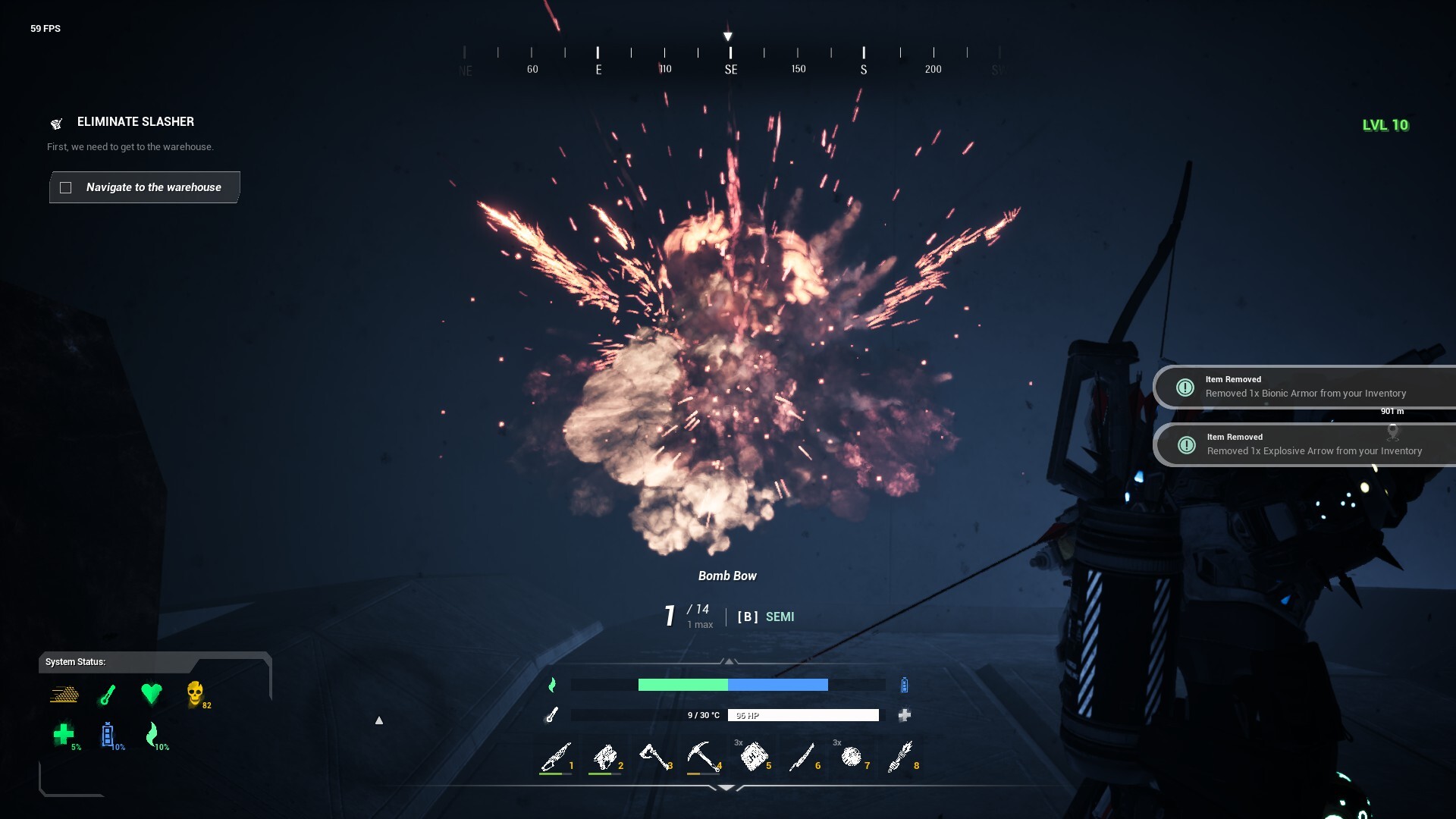Select the pickaxe in hotbar slot 4
This screenshot has width=1456, height=819.
pos(705,756)
